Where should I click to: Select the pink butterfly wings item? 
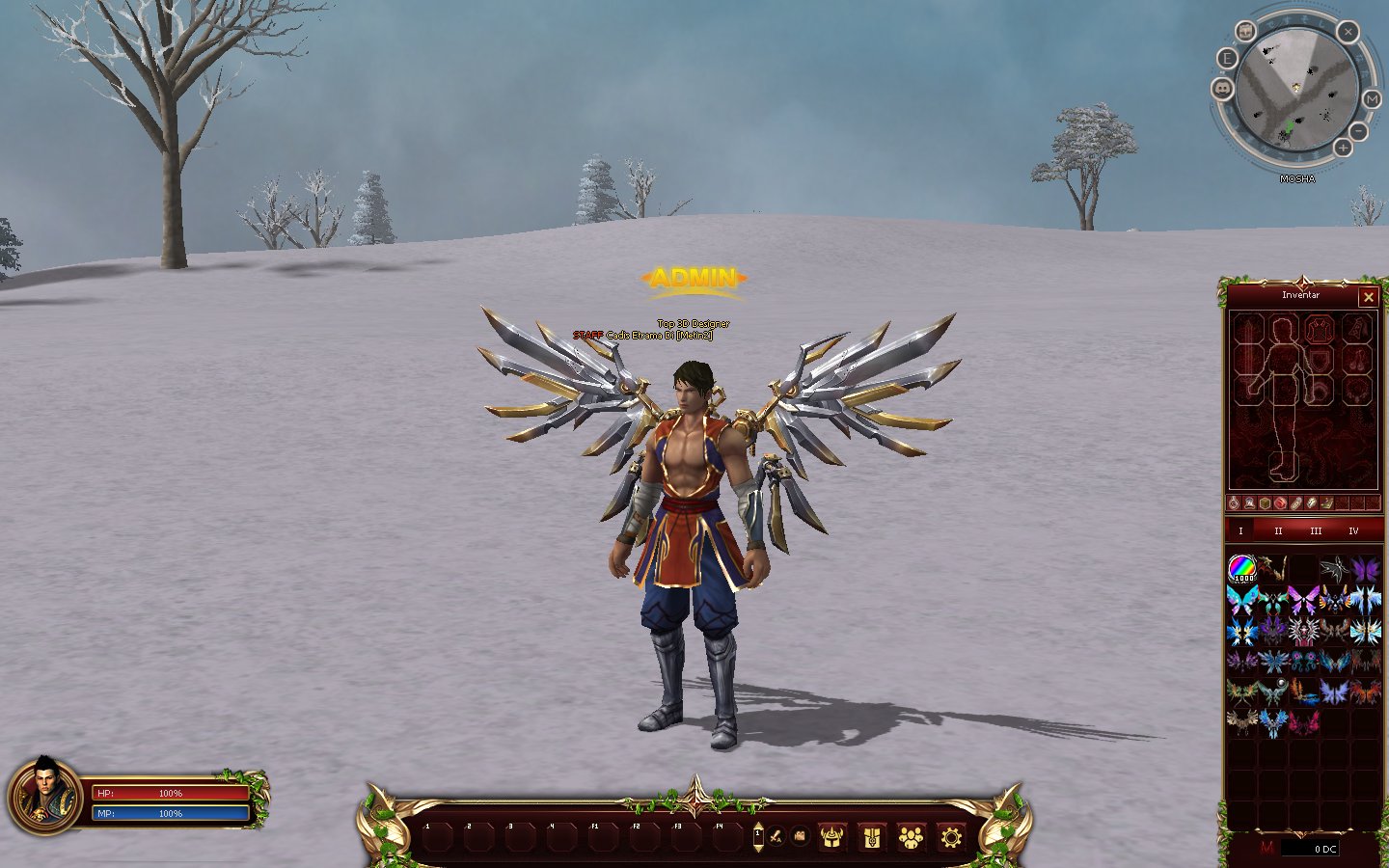click(1303, 600)
